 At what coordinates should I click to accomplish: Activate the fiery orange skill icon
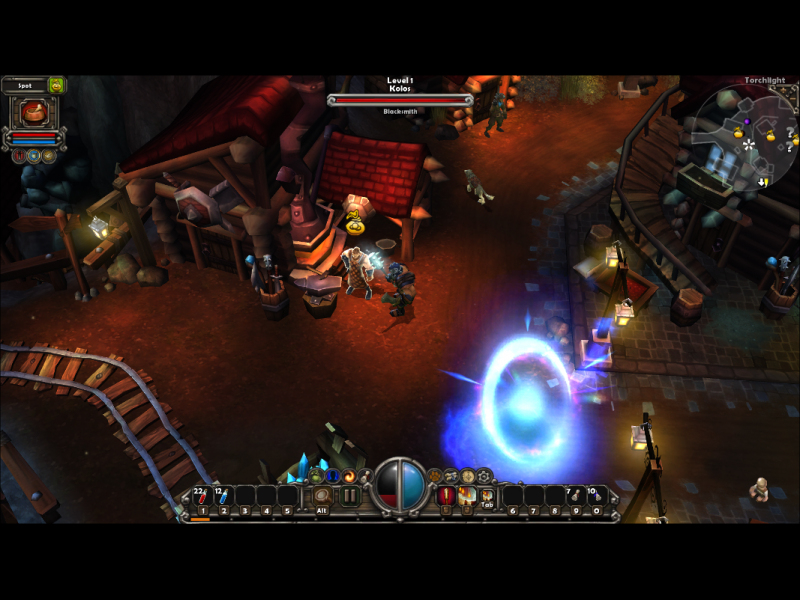tap(467, 496)
